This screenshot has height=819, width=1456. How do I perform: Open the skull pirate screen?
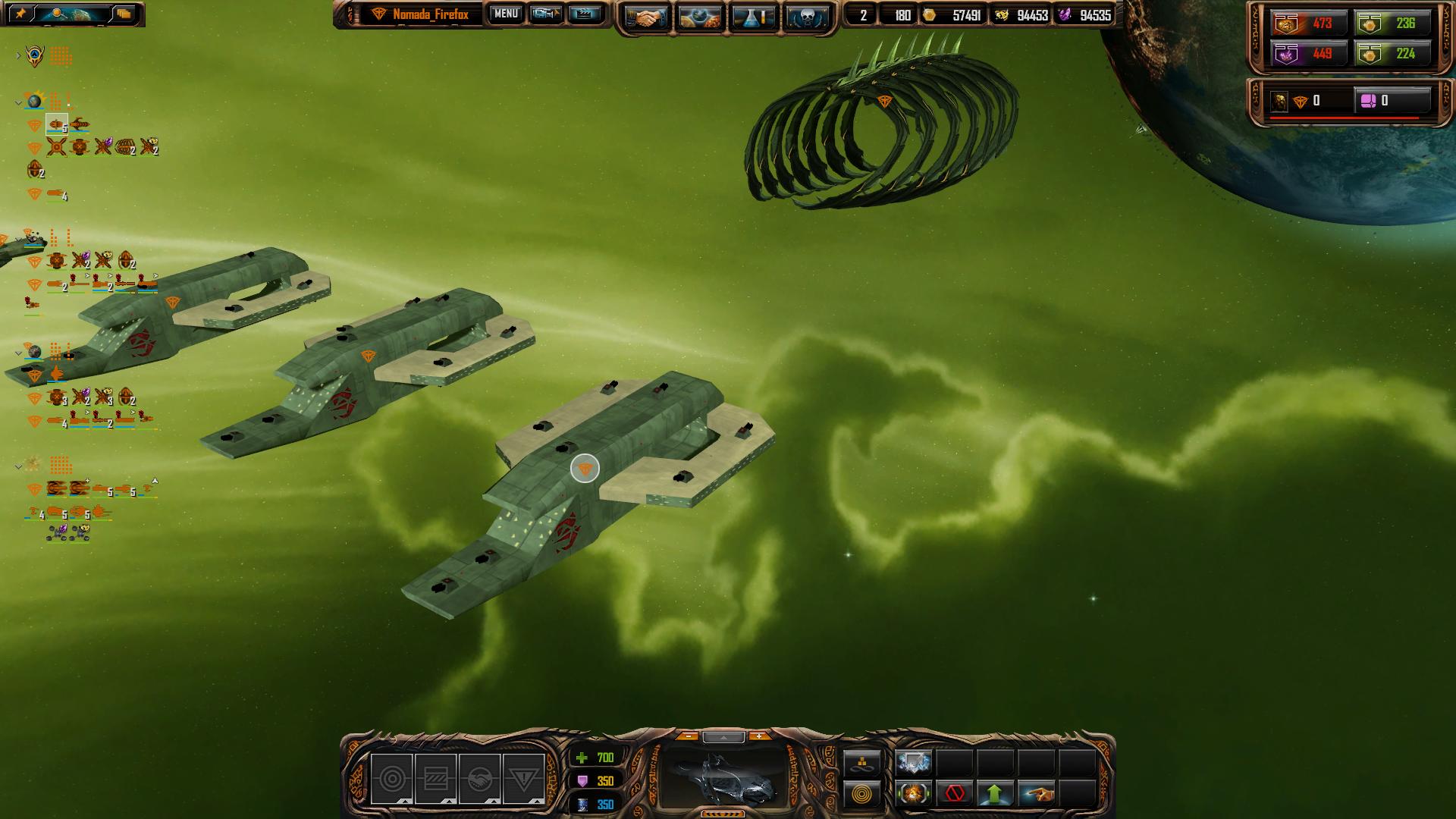pyautogui.click(x=805, y=17)
